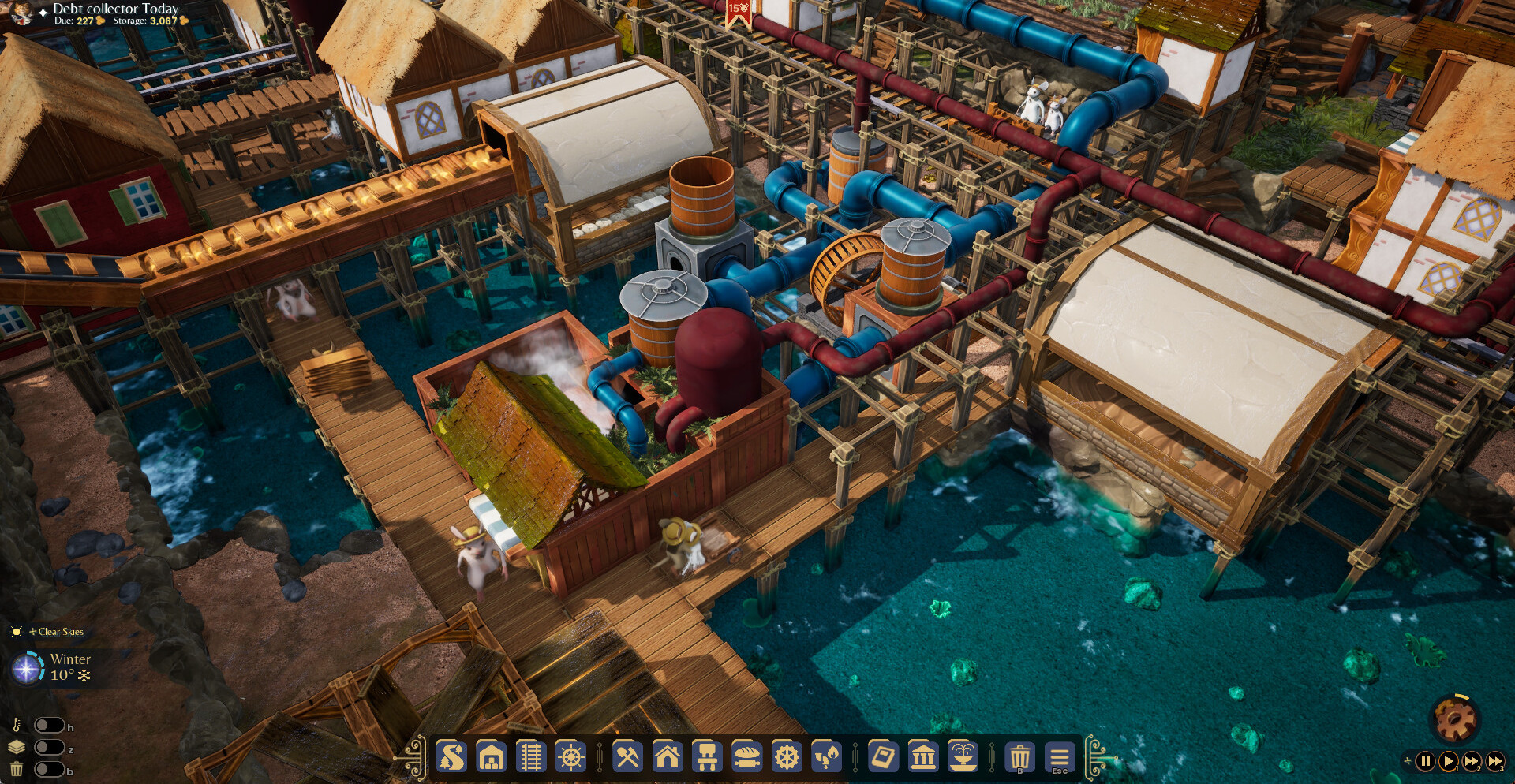Select the storage warehouse build category
This screenshot has height=784, width=1515.
point(491,757)
